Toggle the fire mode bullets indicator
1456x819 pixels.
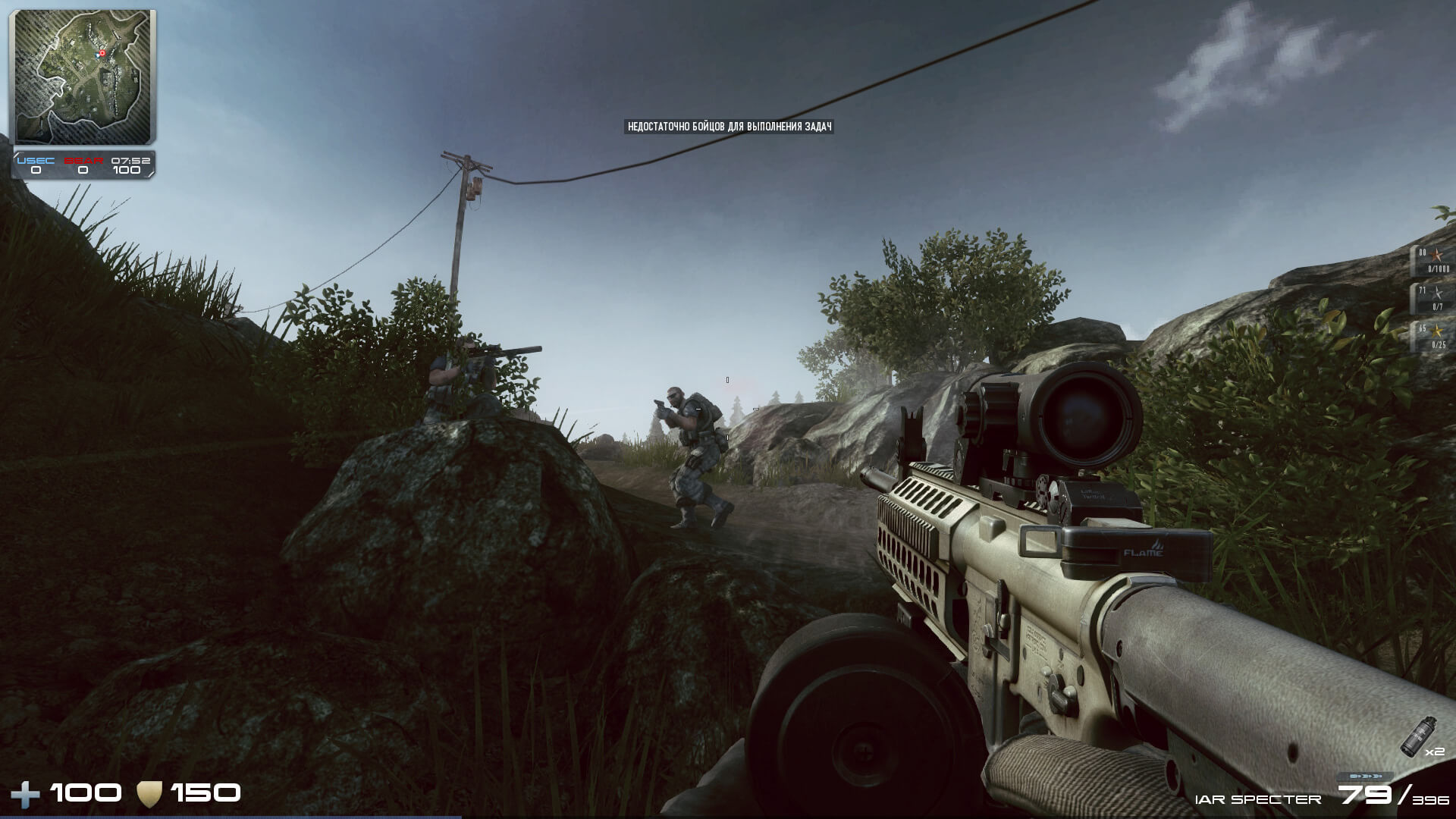point(1364,777)
